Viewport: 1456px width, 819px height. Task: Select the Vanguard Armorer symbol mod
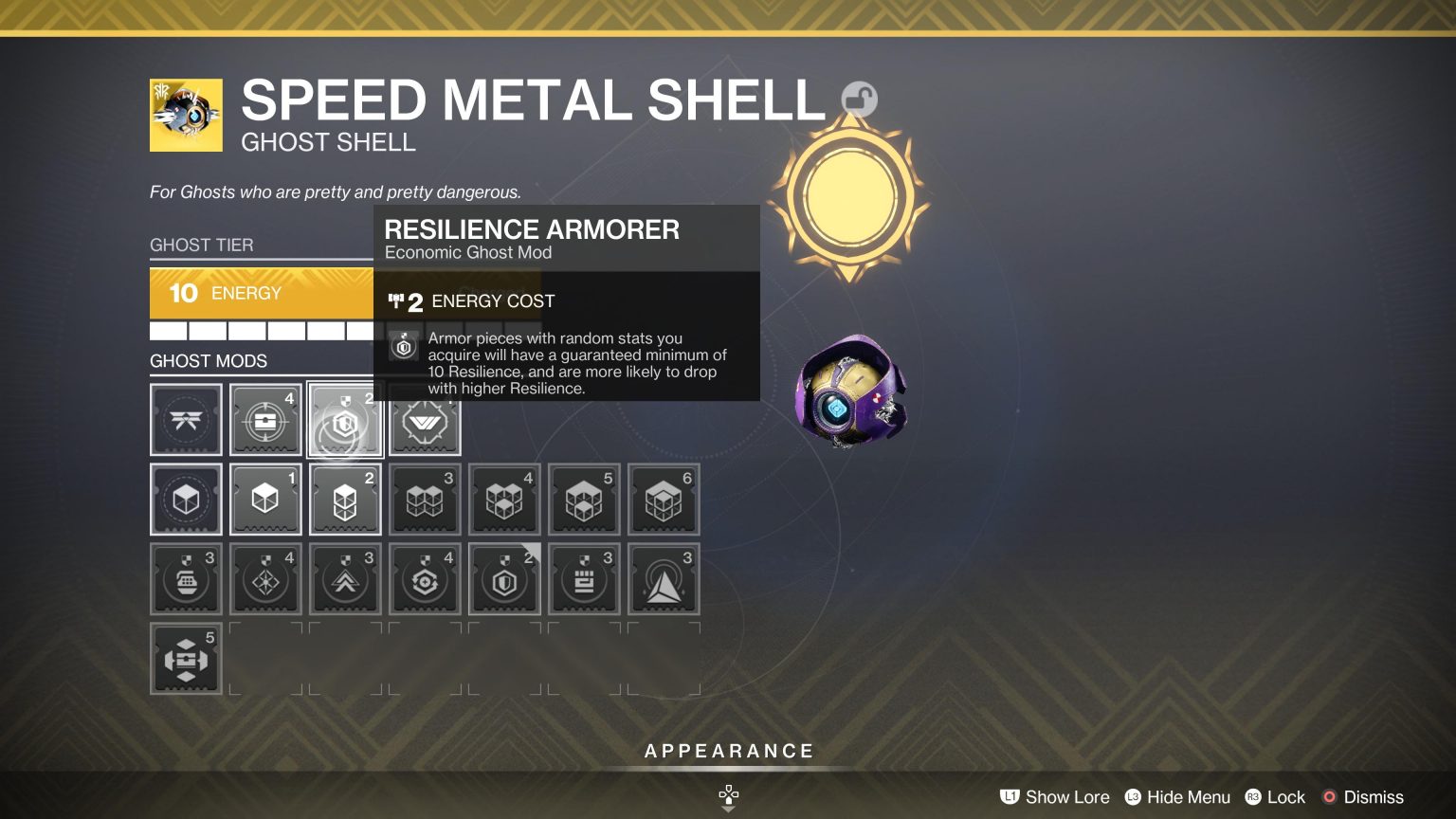click(x=425, y=420)
